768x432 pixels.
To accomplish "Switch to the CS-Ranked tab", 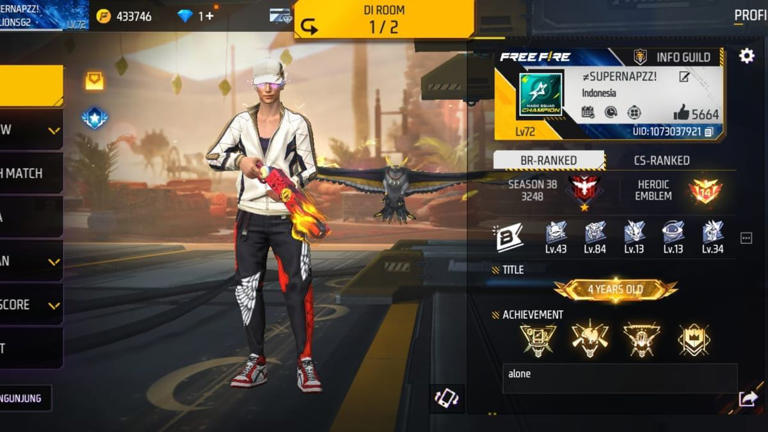I will (661, 160).
